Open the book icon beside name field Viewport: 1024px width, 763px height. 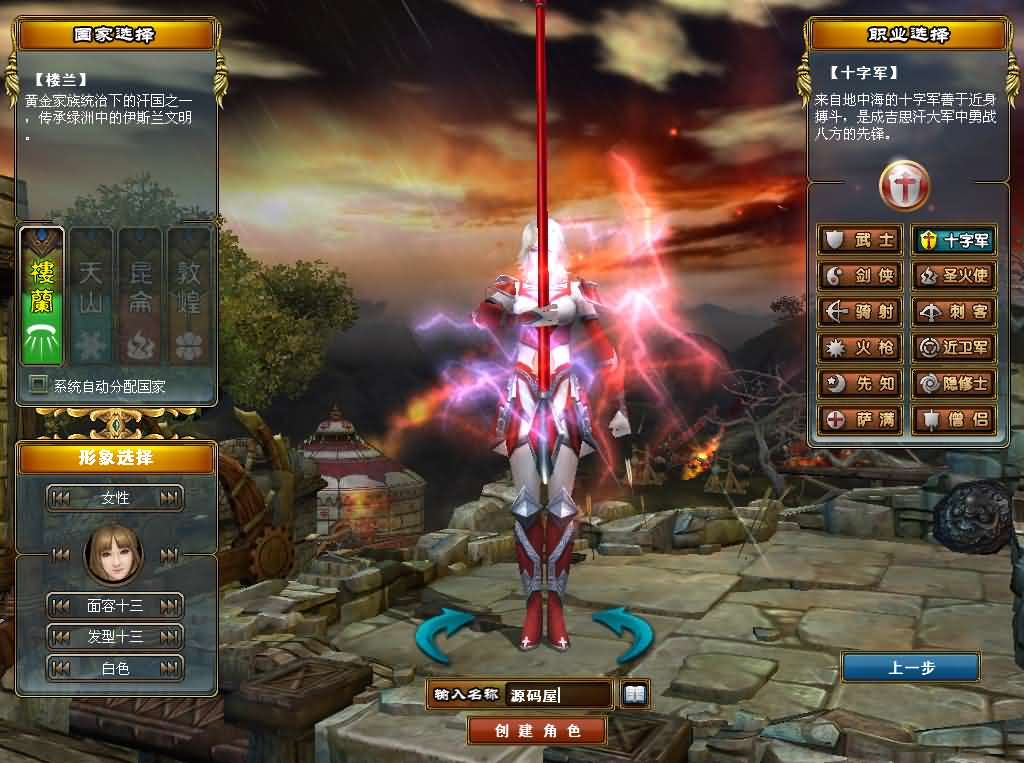pyautogui.click(x=635, y=693)
